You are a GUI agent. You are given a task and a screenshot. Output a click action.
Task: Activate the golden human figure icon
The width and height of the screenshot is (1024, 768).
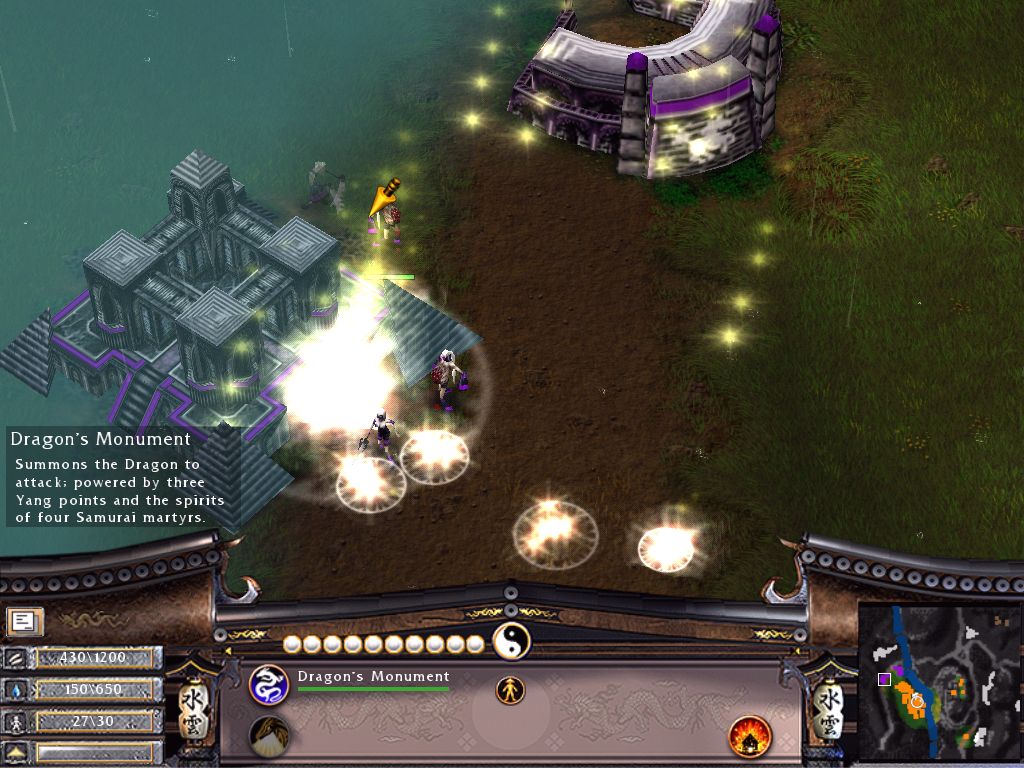click(510, 689)
